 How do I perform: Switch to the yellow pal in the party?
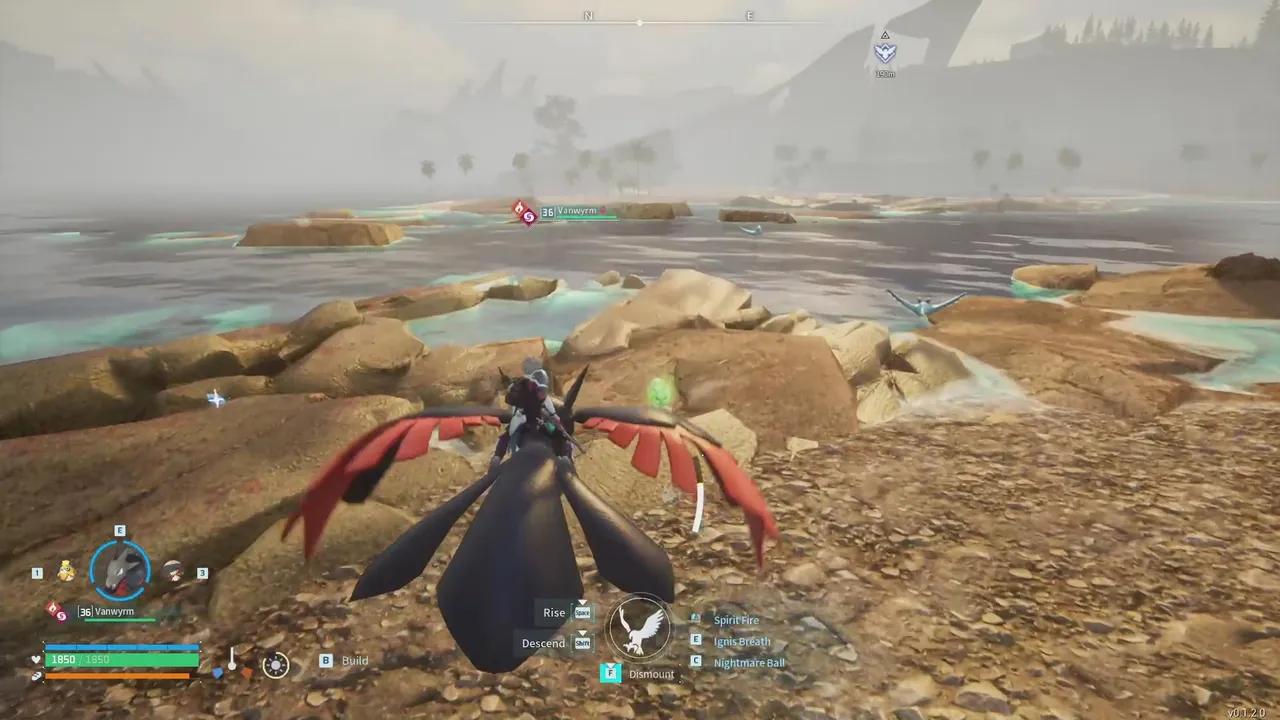66,571
